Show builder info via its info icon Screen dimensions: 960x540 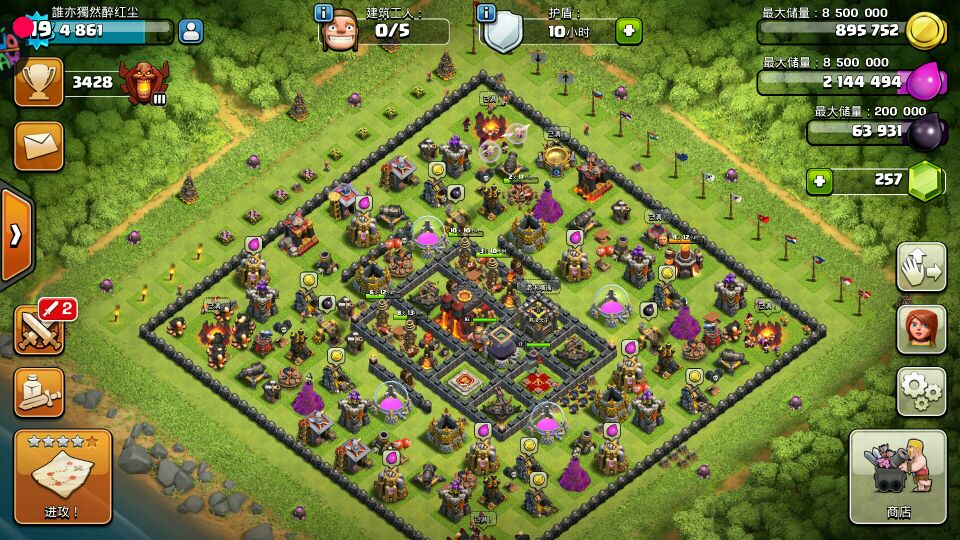click(323, 13)
